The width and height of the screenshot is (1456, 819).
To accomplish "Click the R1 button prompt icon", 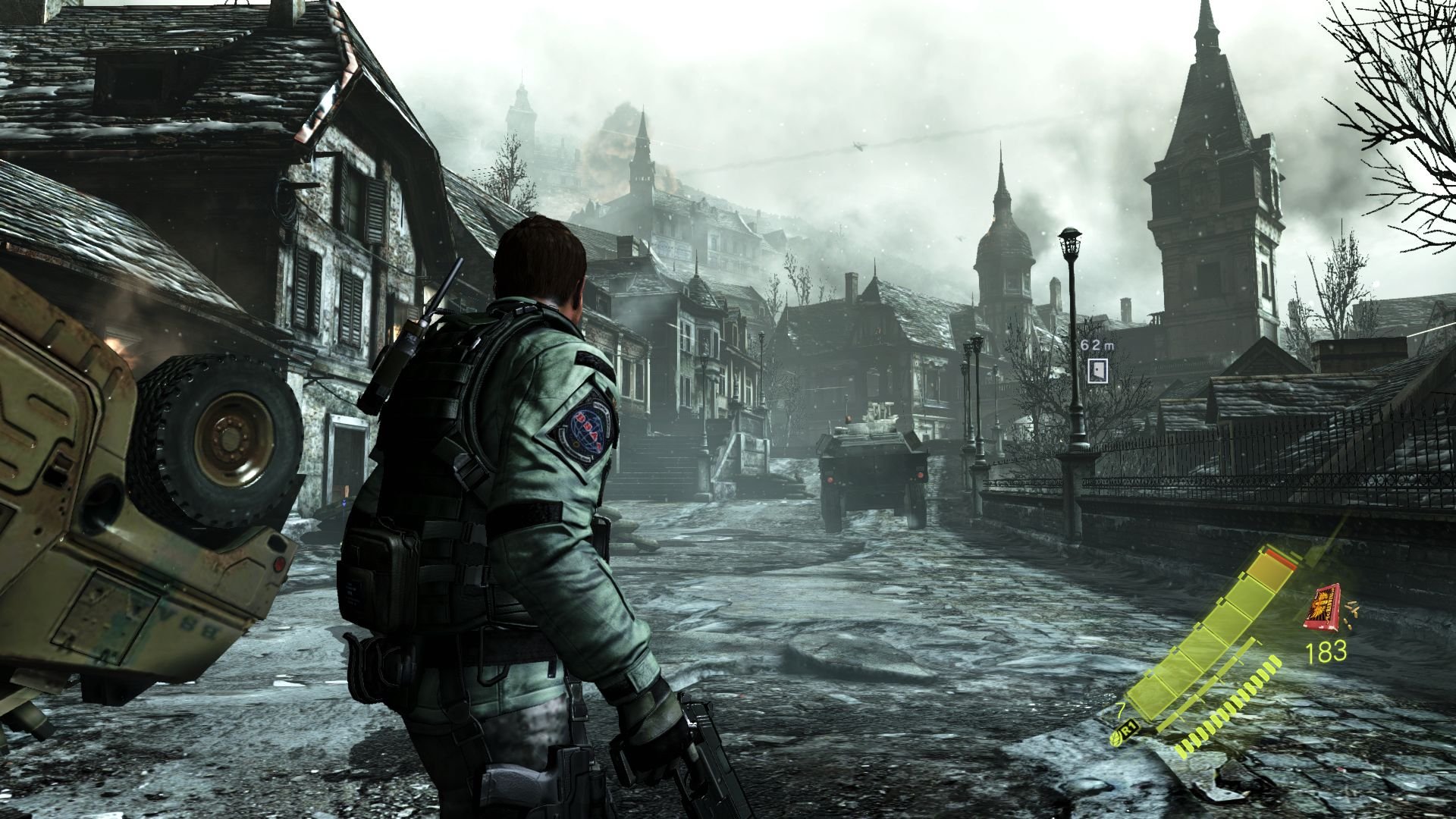I will click(x=1129, y=728).
